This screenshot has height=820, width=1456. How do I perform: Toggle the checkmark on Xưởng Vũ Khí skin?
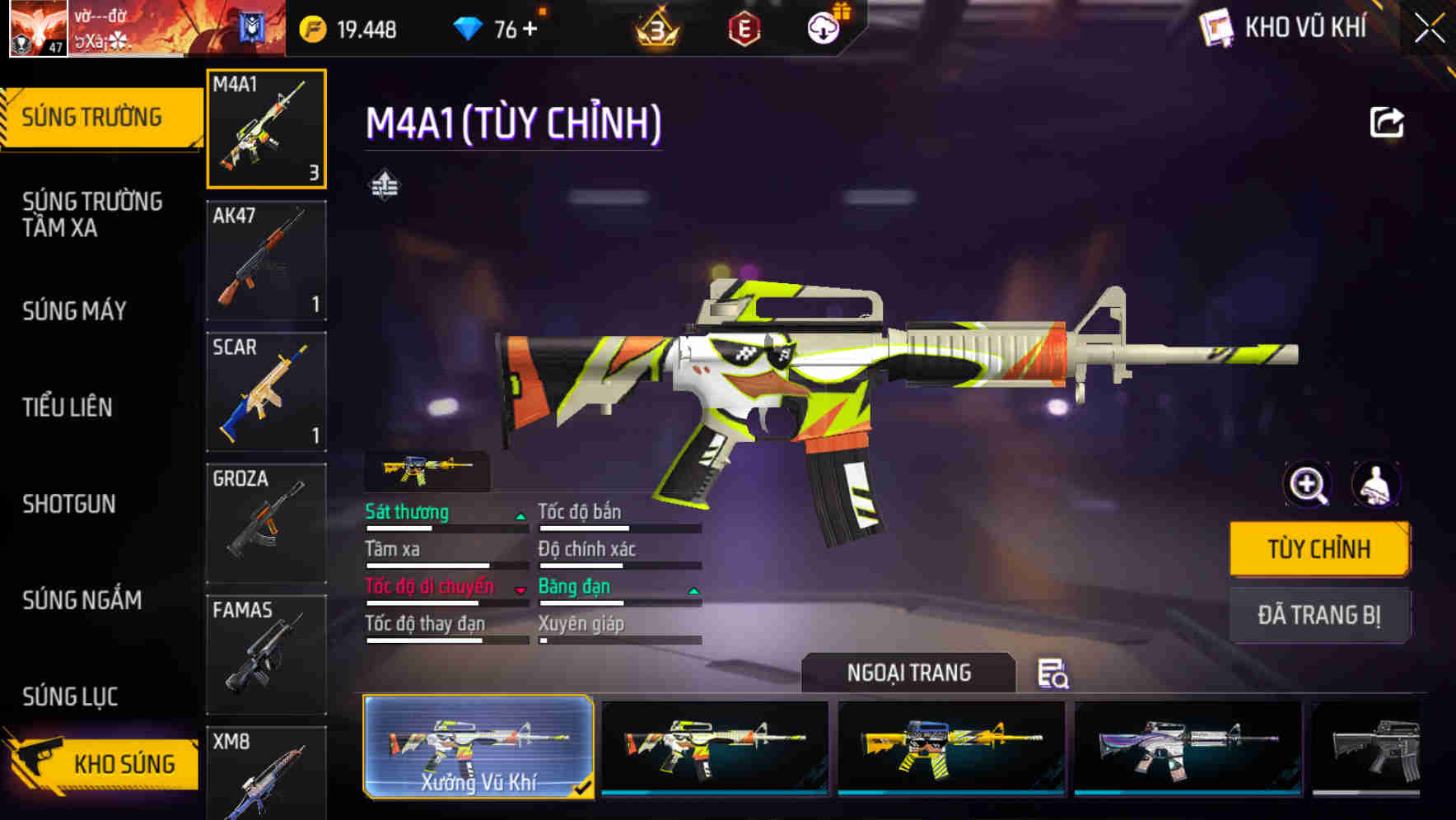point(585,788)
